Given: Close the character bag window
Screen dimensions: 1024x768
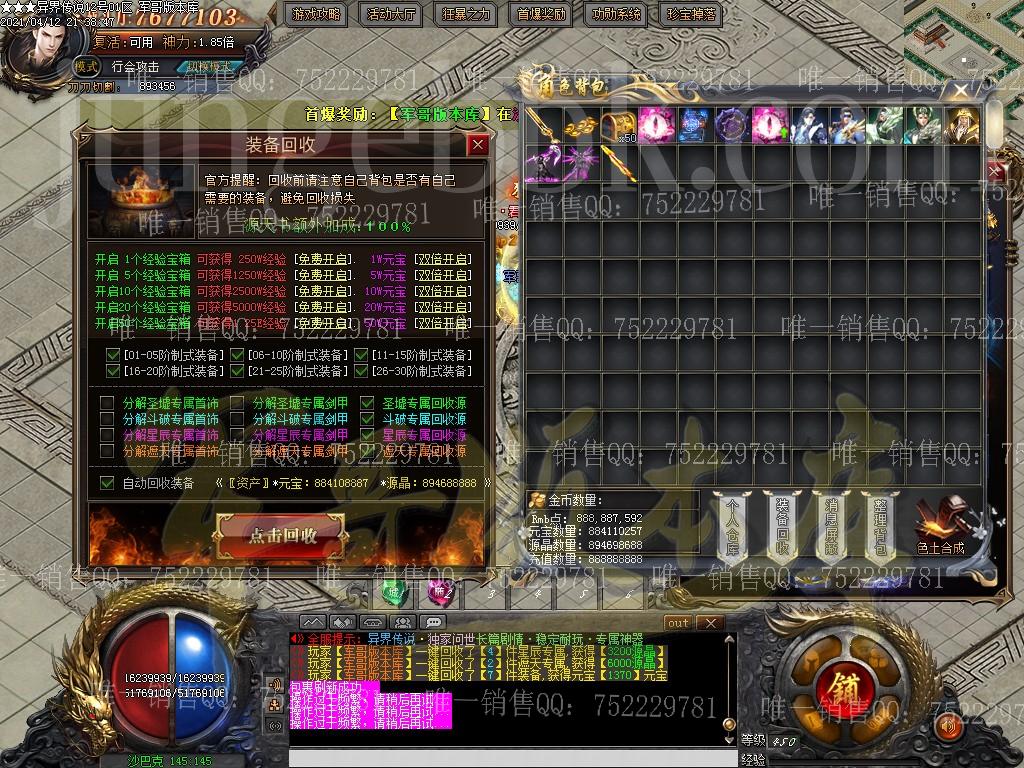Looking at the screenshot, I should pos(961,90).
